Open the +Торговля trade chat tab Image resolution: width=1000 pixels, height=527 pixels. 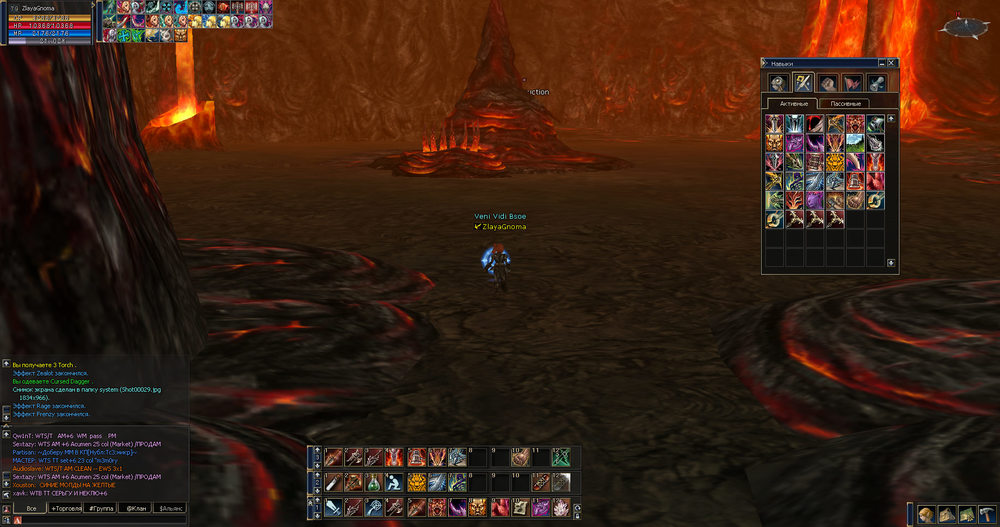tap(68, 509)
